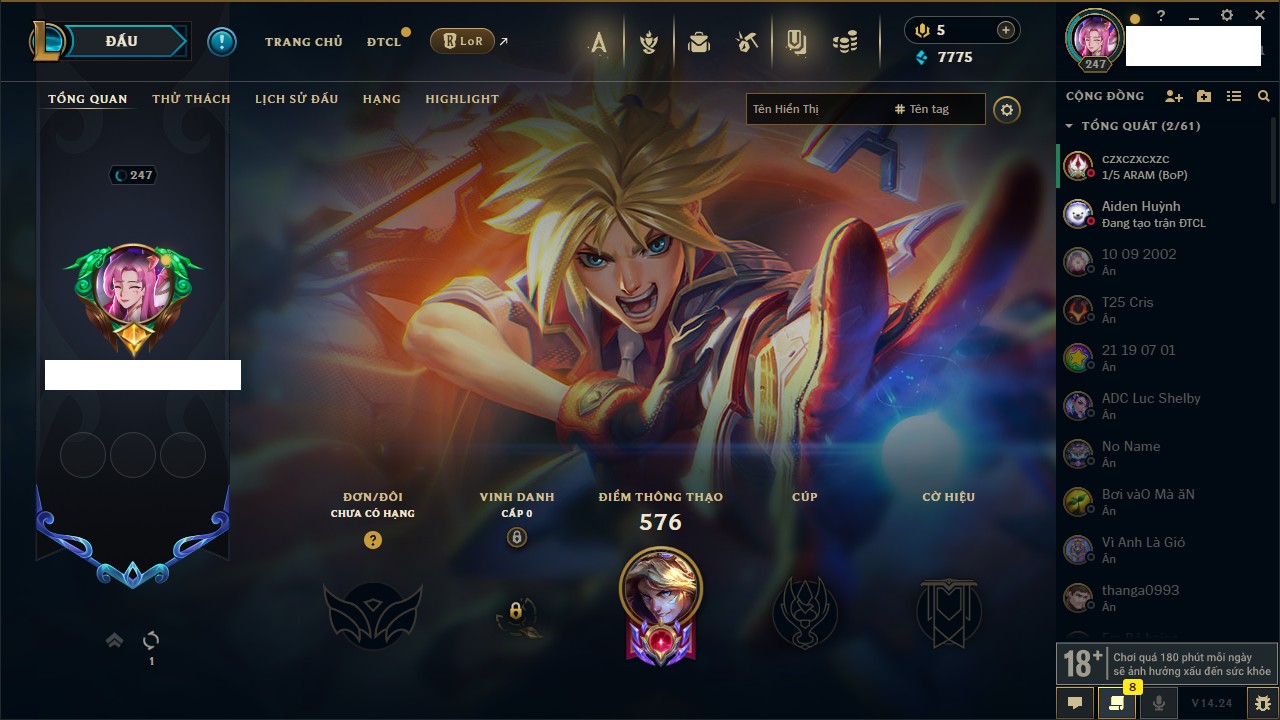The image size is (1280, 720).
Task: Add currency with the plus button
Action: [x=1005, y=30]
